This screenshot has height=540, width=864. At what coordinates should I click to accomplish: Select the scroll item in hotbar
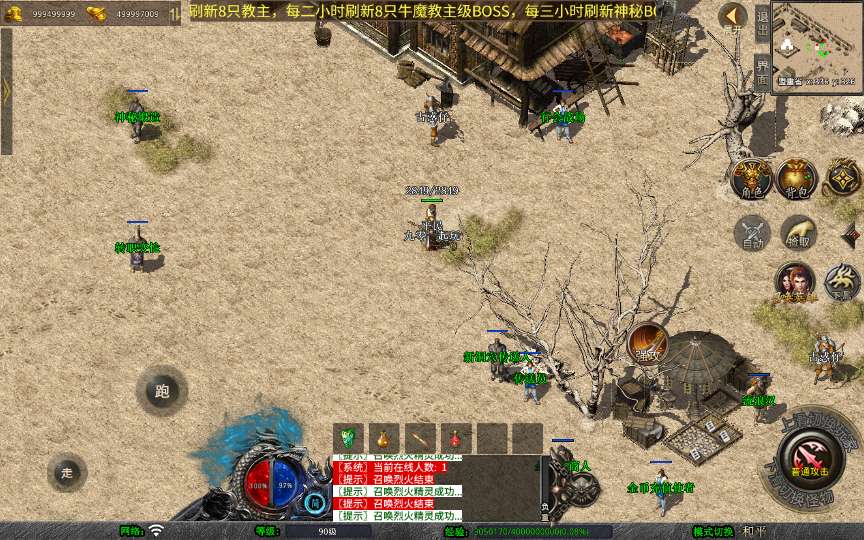tap(420, 438)
